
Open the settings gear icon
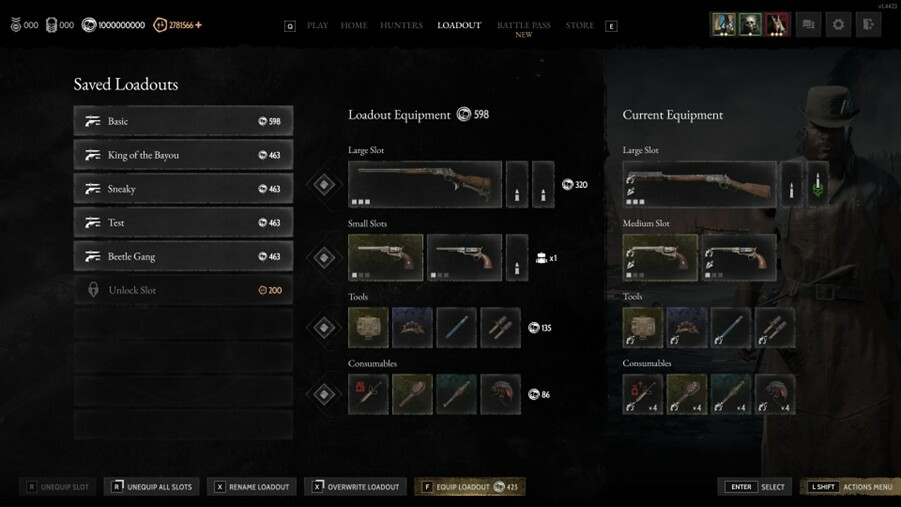[838, 25]
